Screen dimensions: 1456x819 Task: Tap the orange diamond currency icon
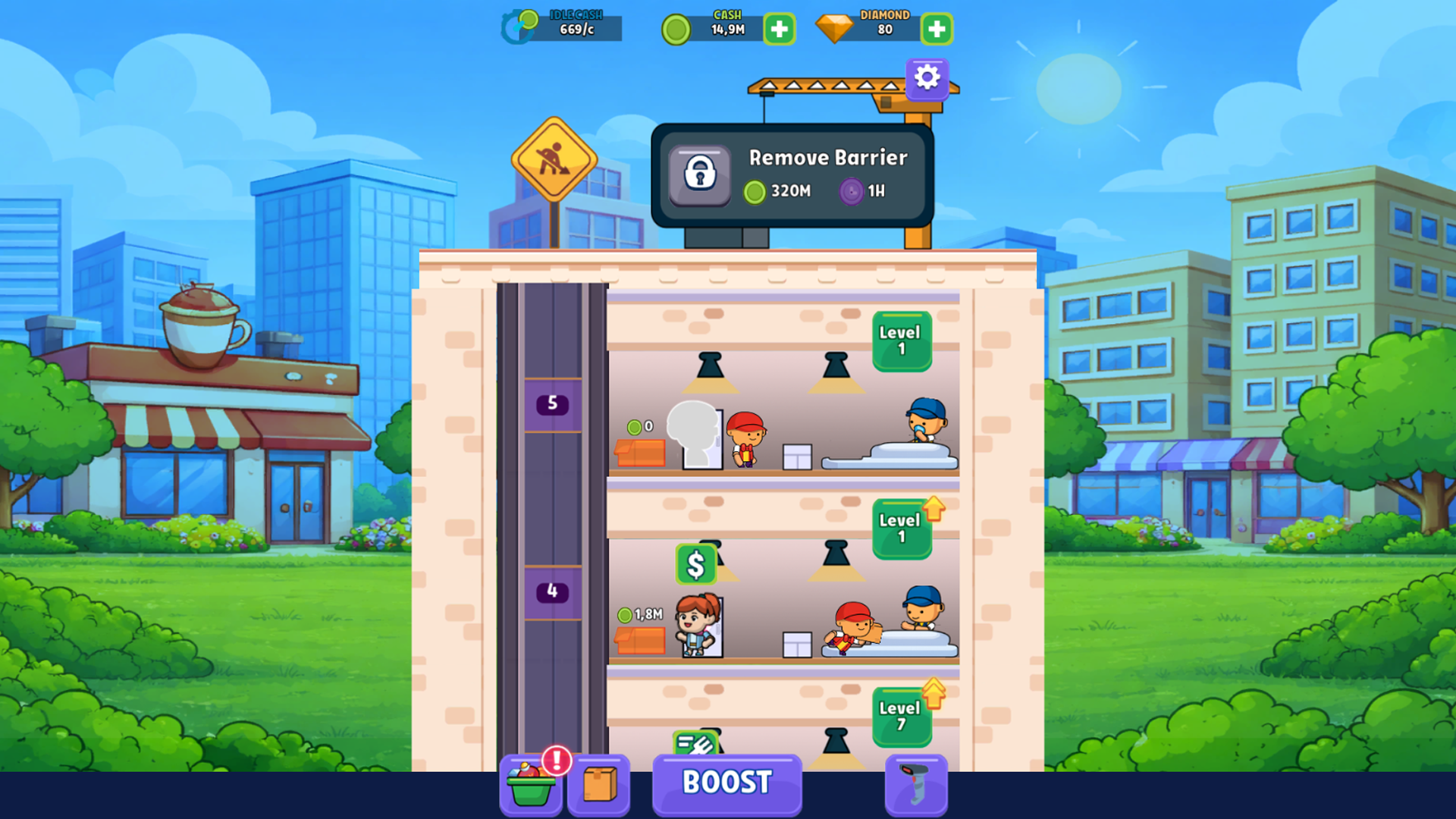coord(835,28)
